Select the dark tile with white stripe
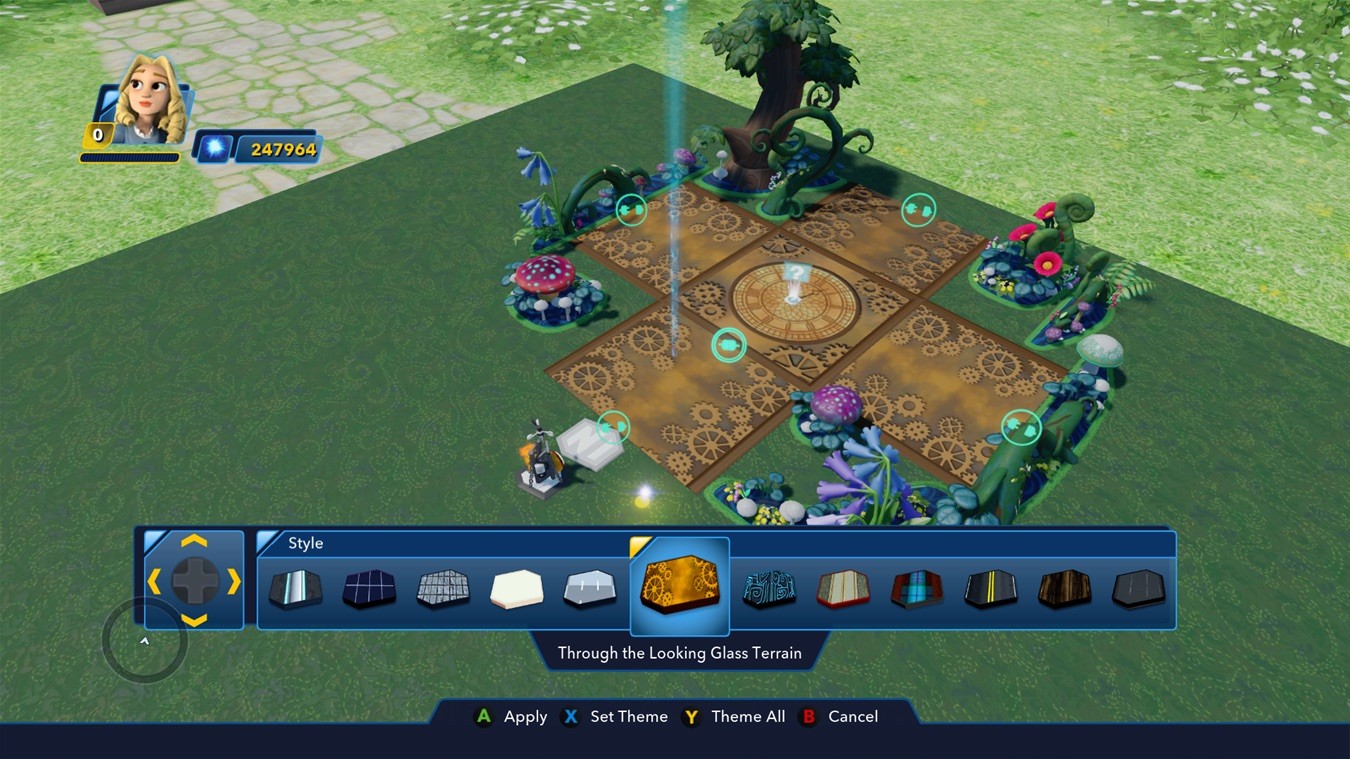 pyautogui.click(x=296, y=589)
